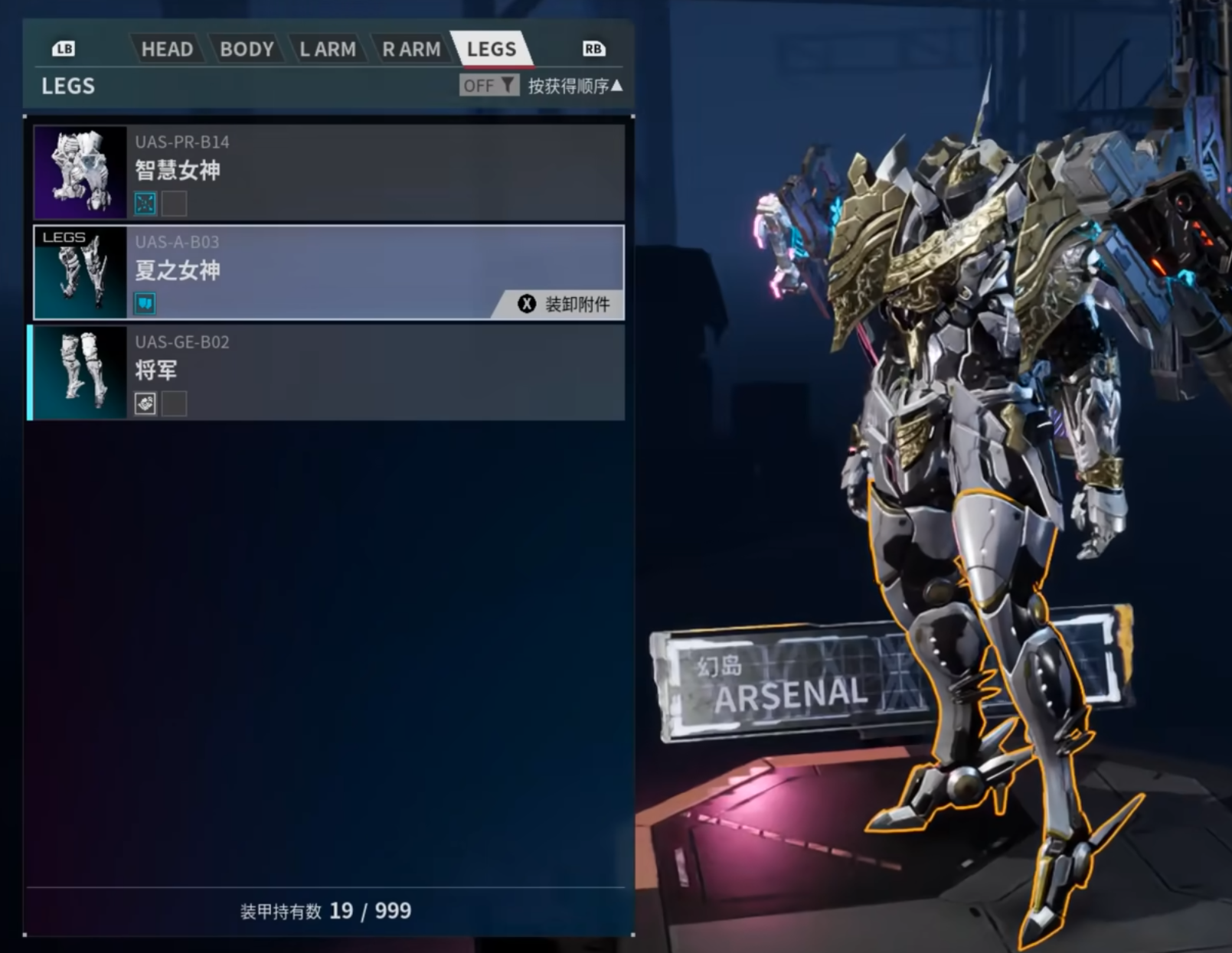
Task: Click the 智慧女神 leg armor thumbnail
Action: [80, 172]
